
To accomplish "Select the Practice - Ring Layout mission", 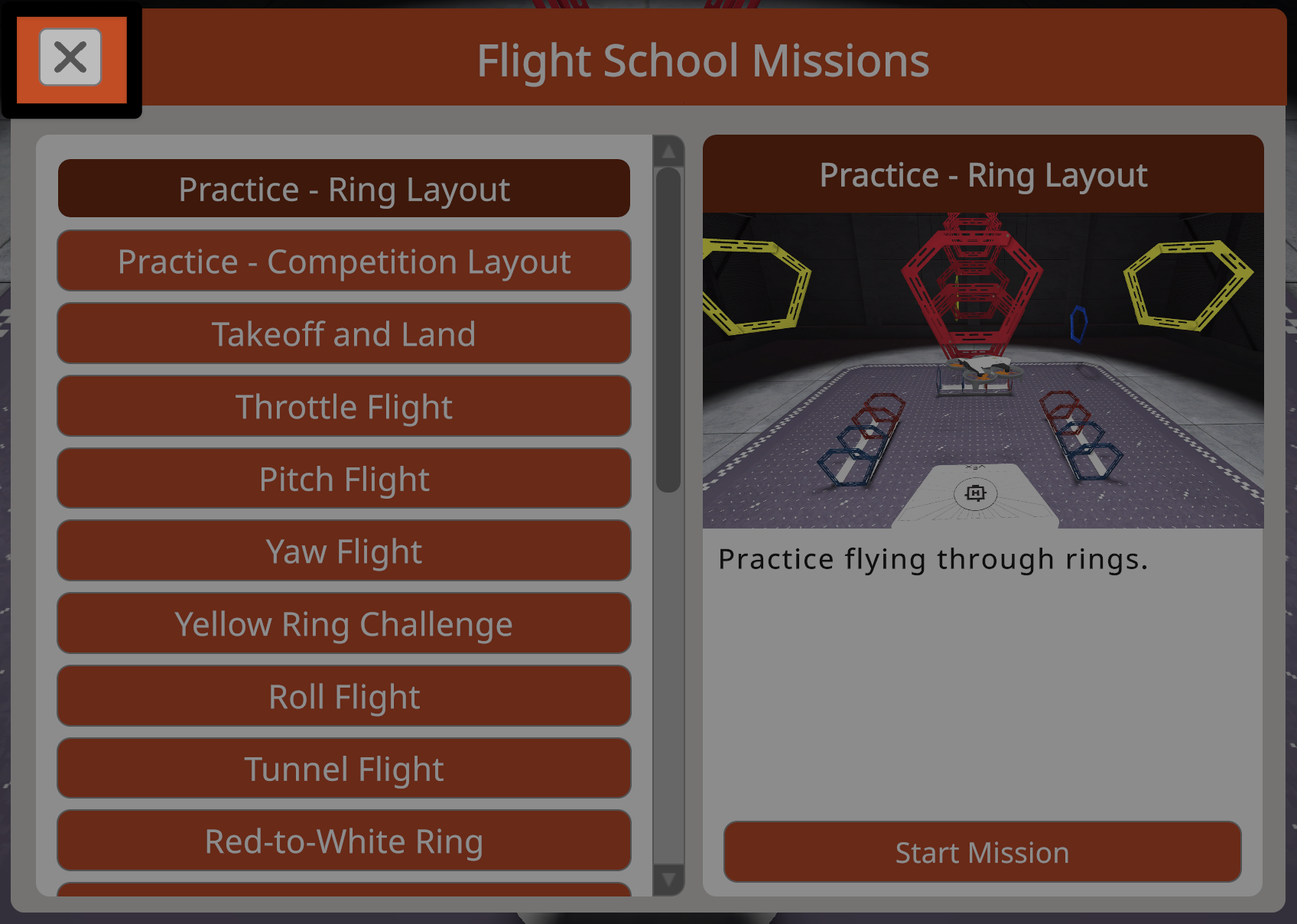I will point(343,188).
